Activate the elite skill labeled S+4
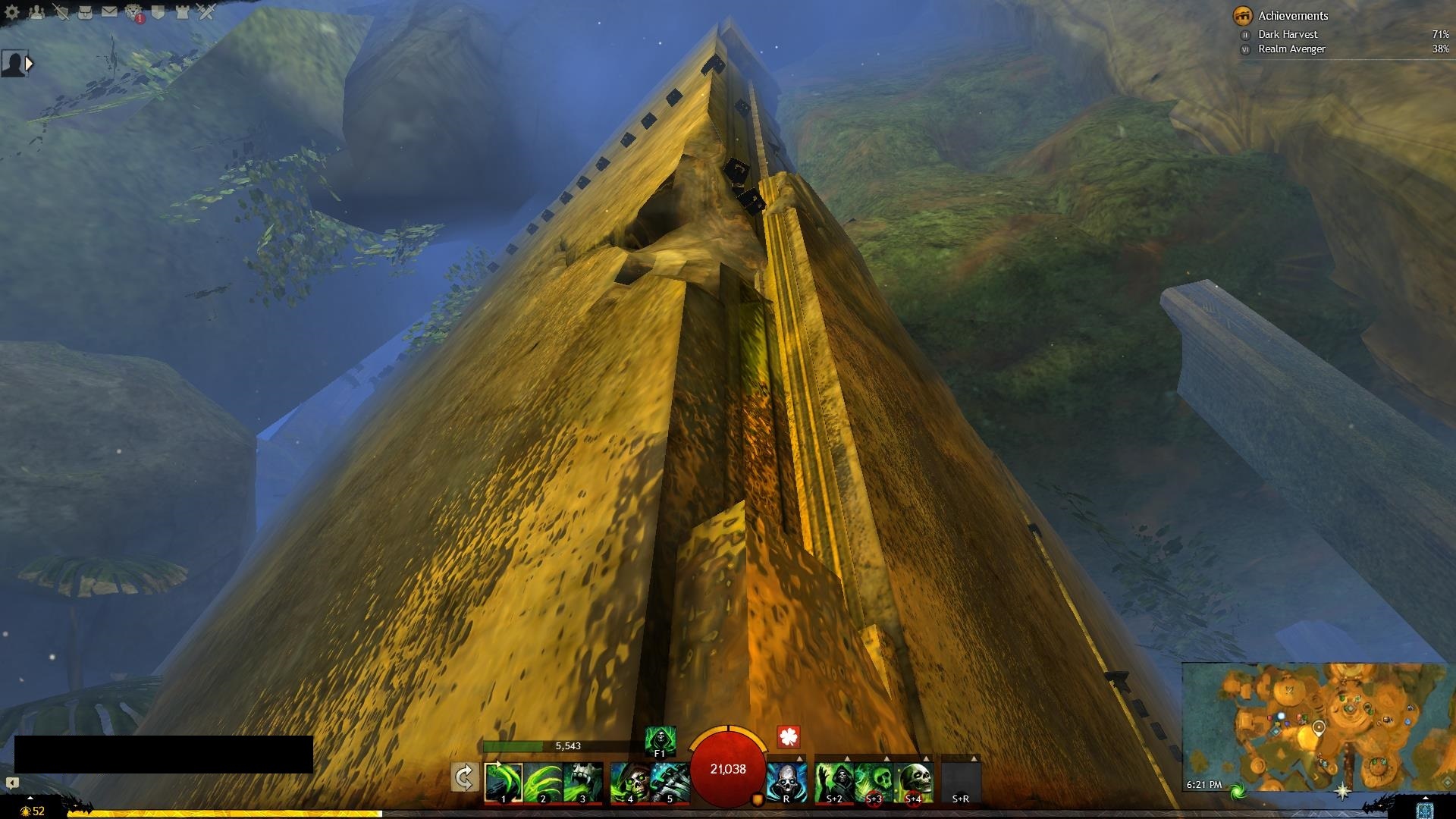This screenshot has width=1456, height=819. tap(913, 782)
